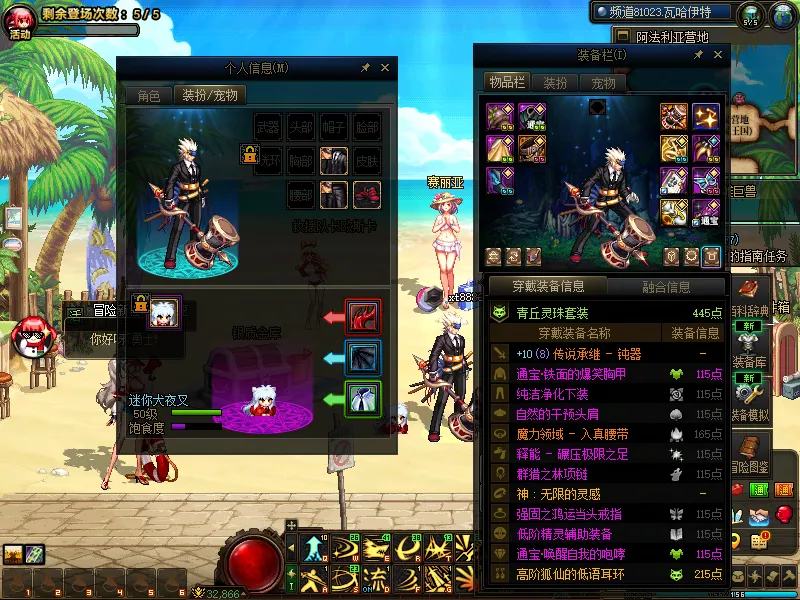Click the 皮肤 avatar slot
The width and height of the screenshot is (800, 600).
[x=367, y=159]
